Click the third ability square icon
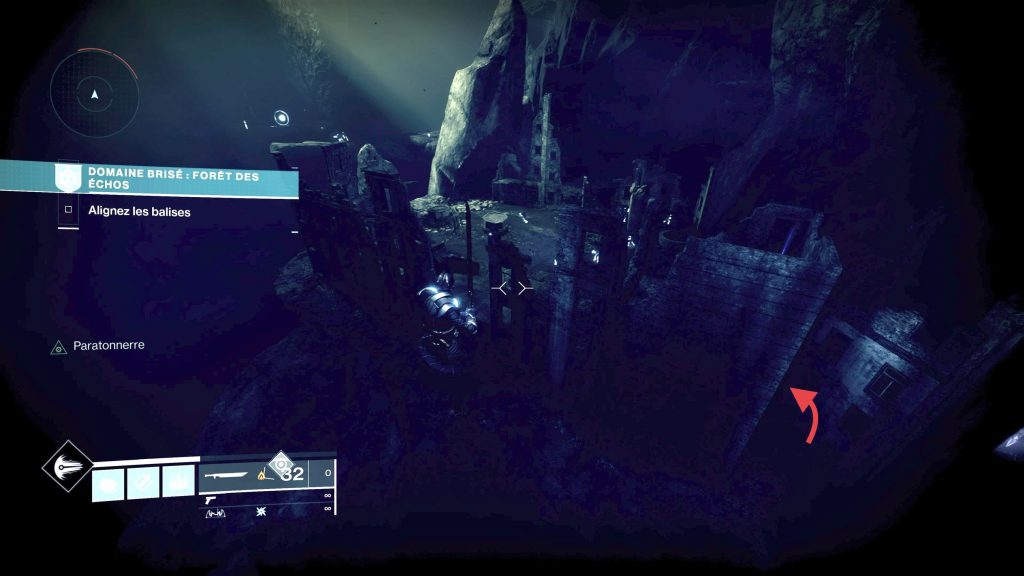Viewport: 1024px width, 576px height. (177, 483)
